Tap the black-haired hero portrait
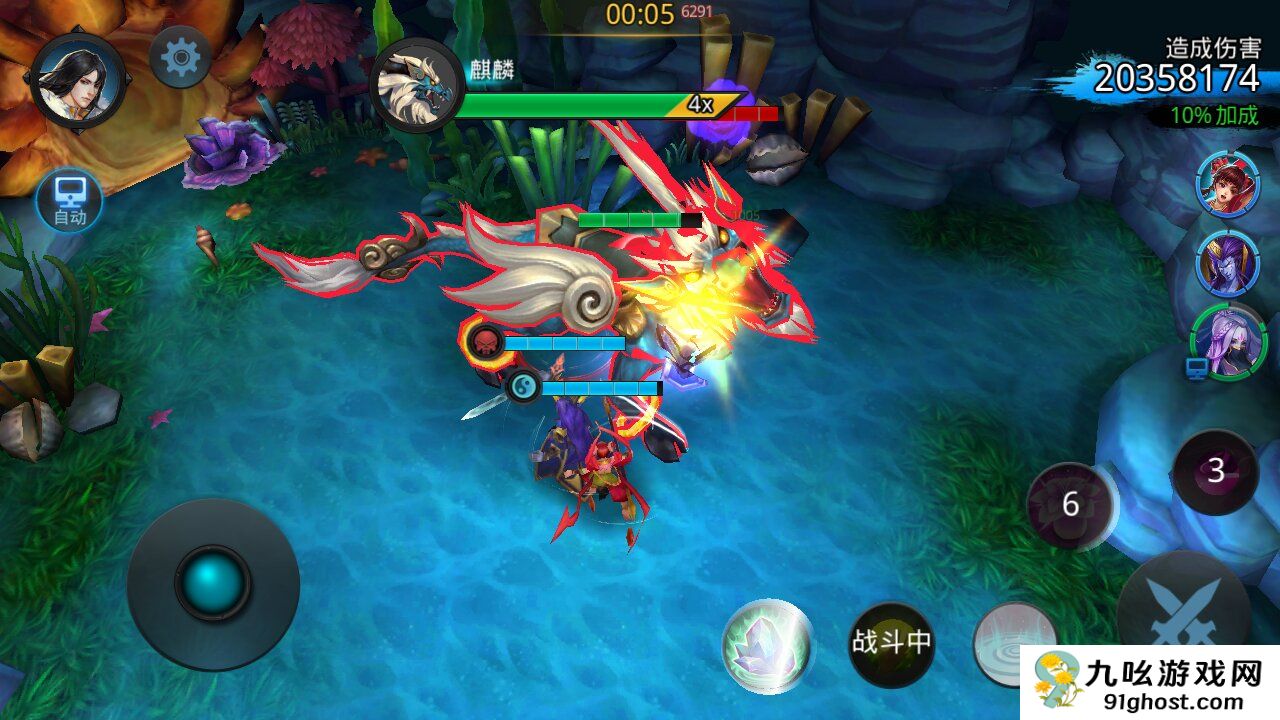The image size is (1280, 720). 77,80
